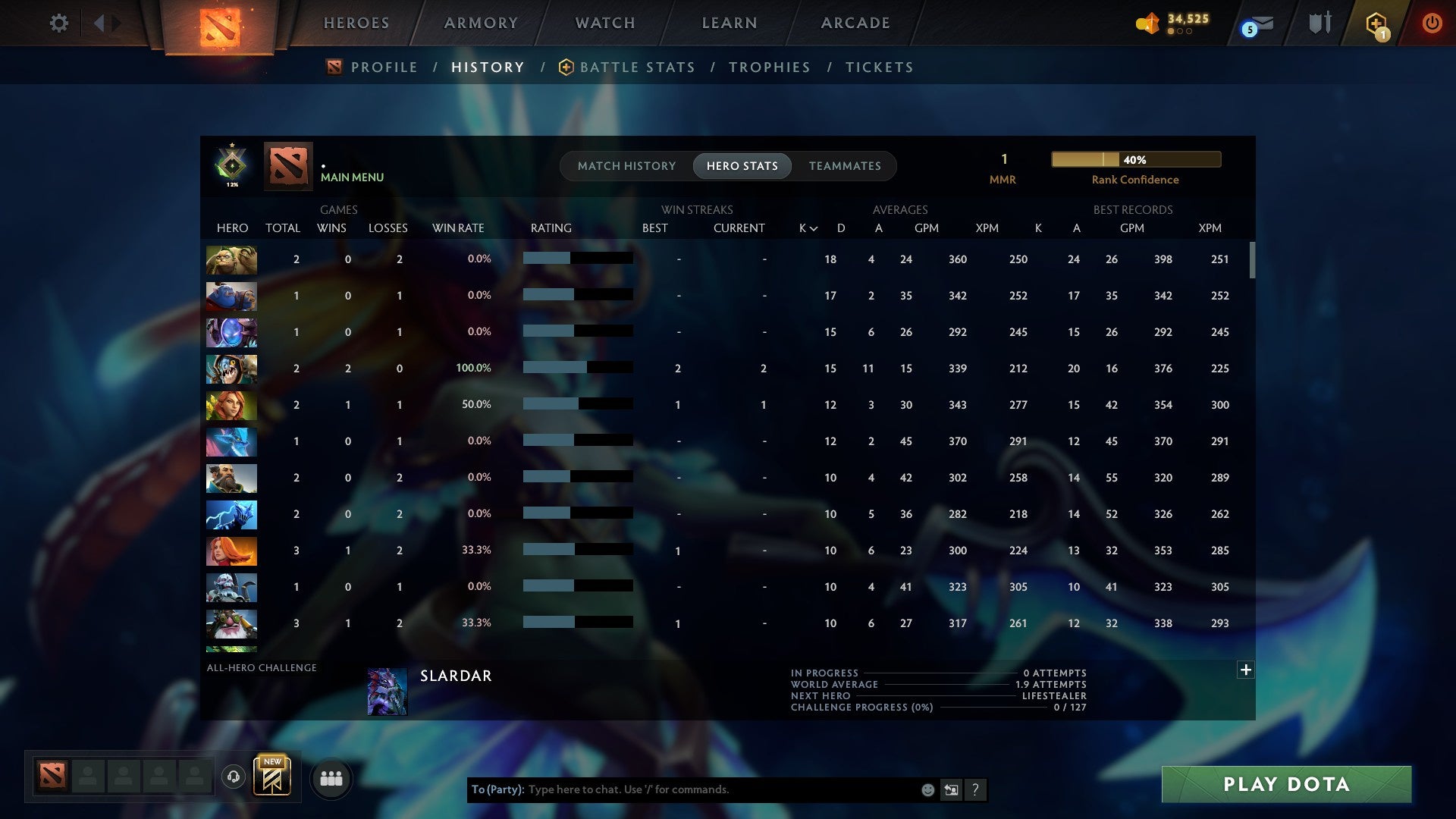This screenshot has height=819, width=1456.
Task: Open the new Battle Pass icon above the party
Action: 273,777
